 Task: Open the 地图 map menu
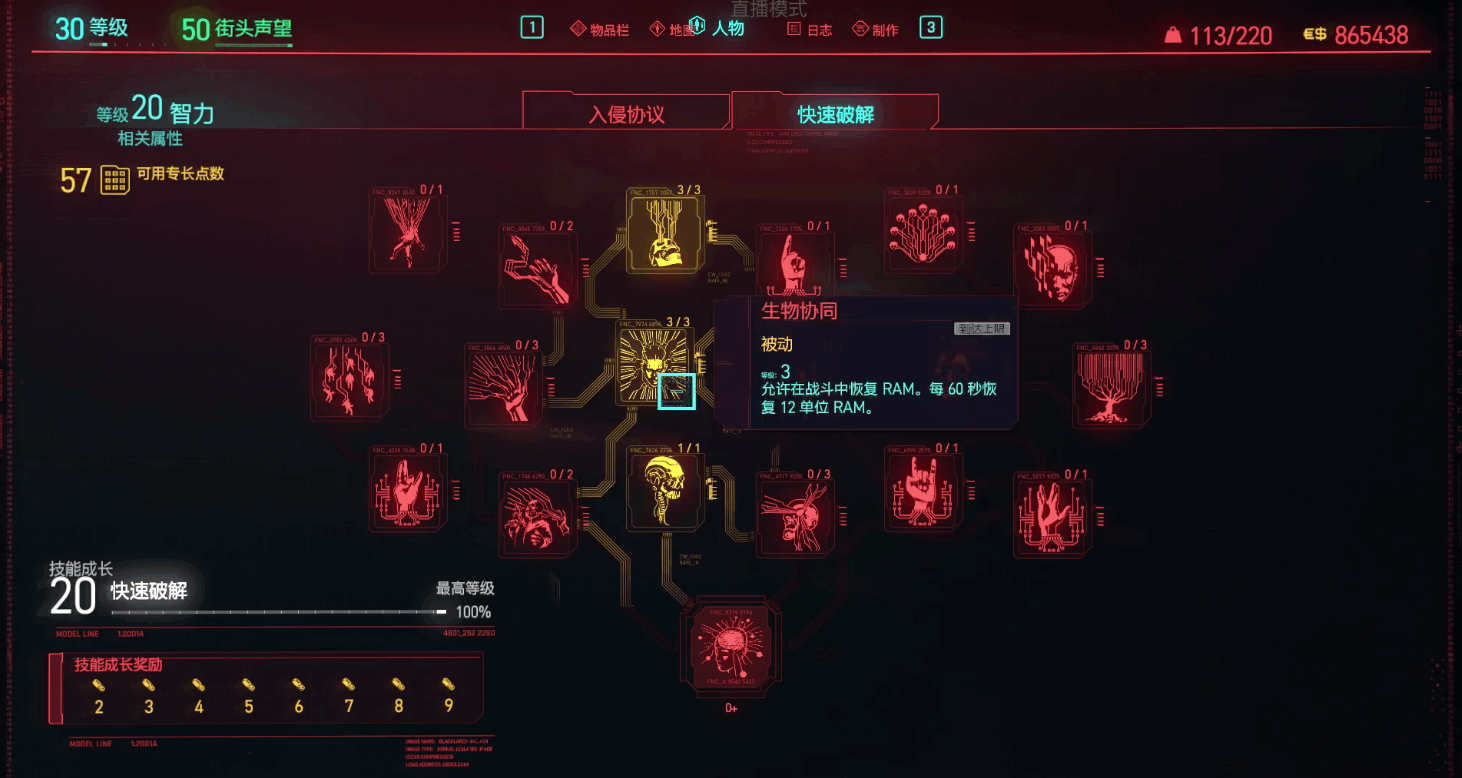(x=671, y=29)
